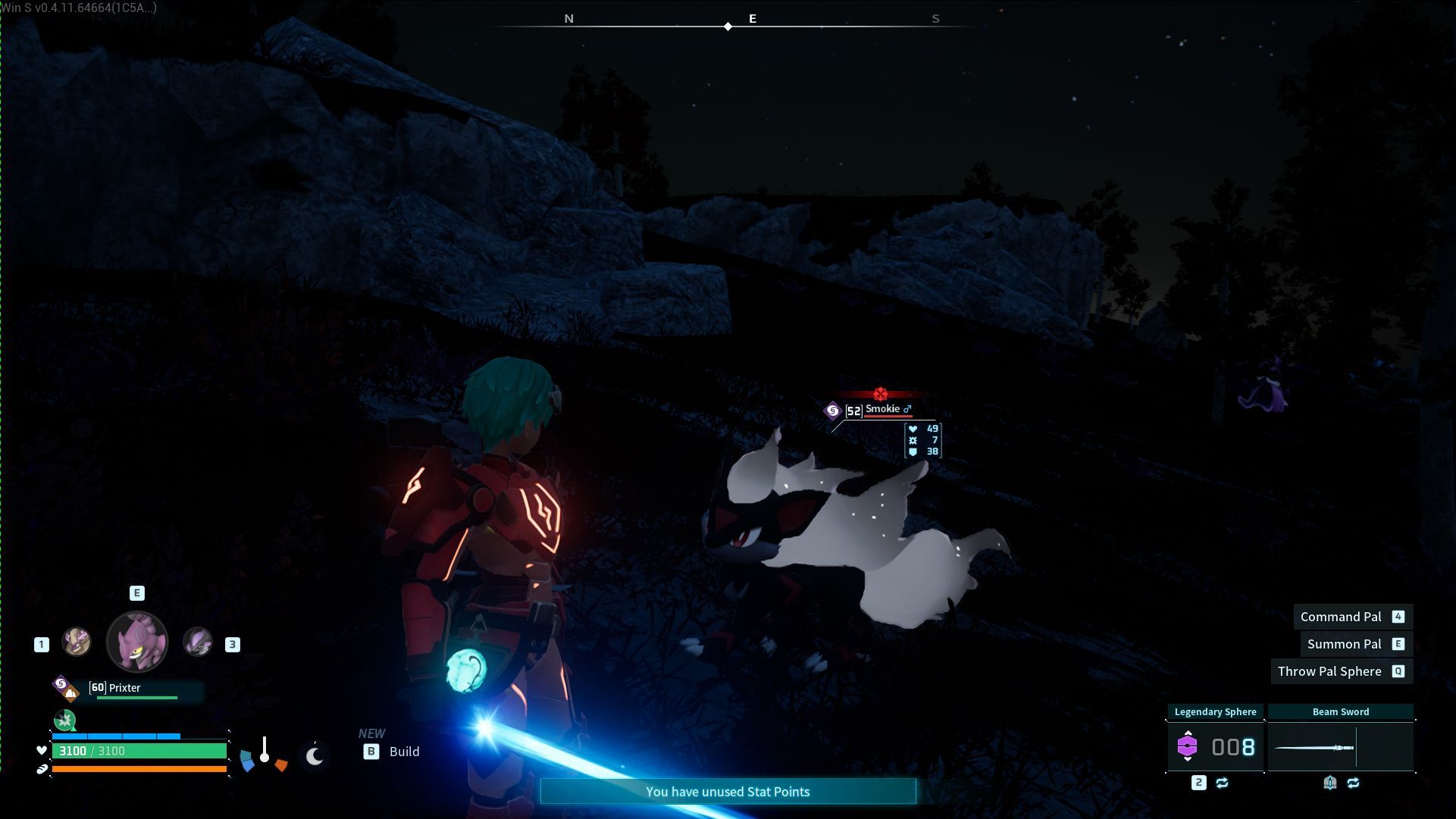Click Prixter's large active party portrait
This screenshot has height=819, width=1456.
tap(137, 642)
